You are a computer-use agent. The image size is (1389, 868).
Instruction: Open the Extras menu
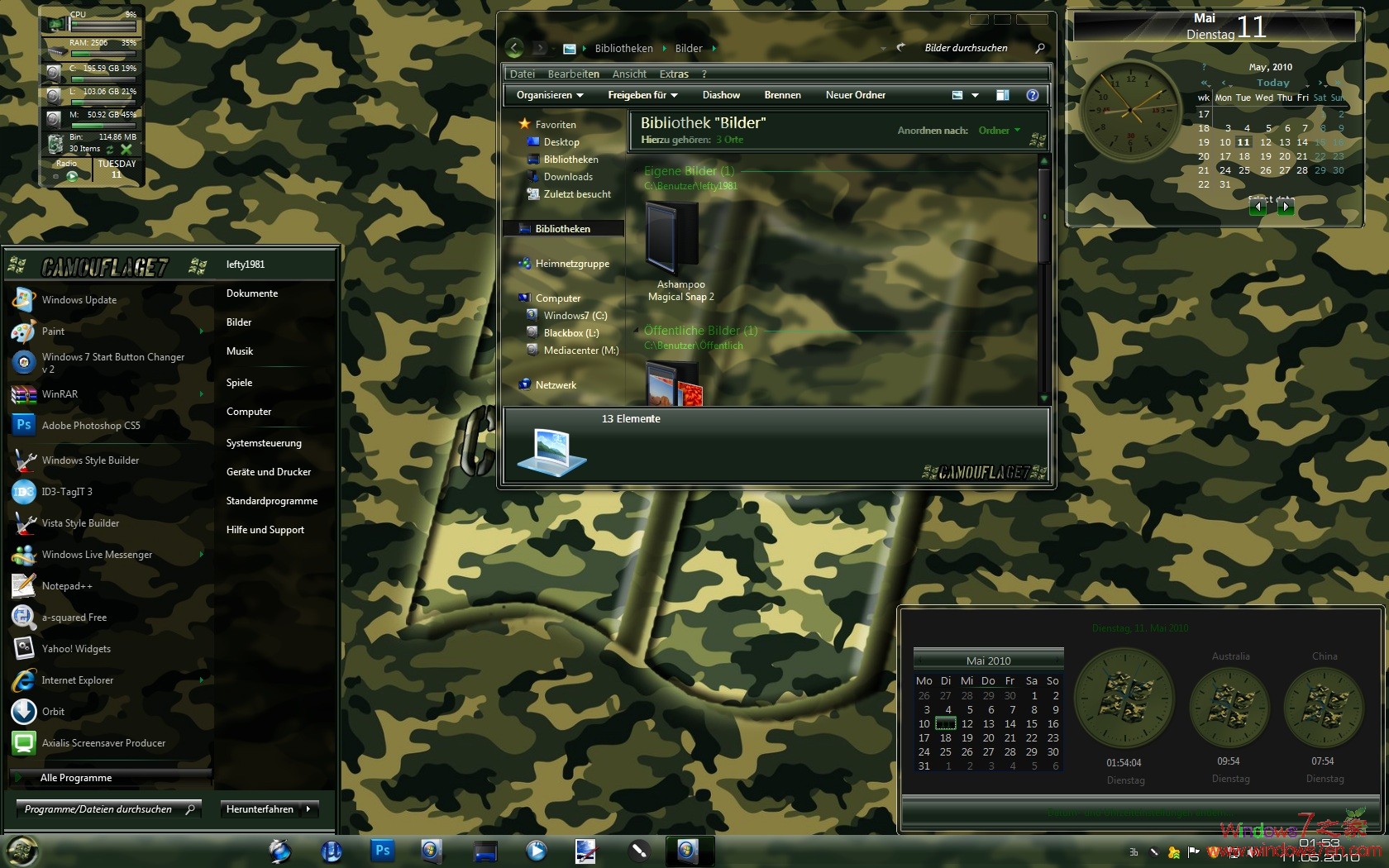pyautogui.click(x=673, y=74)
